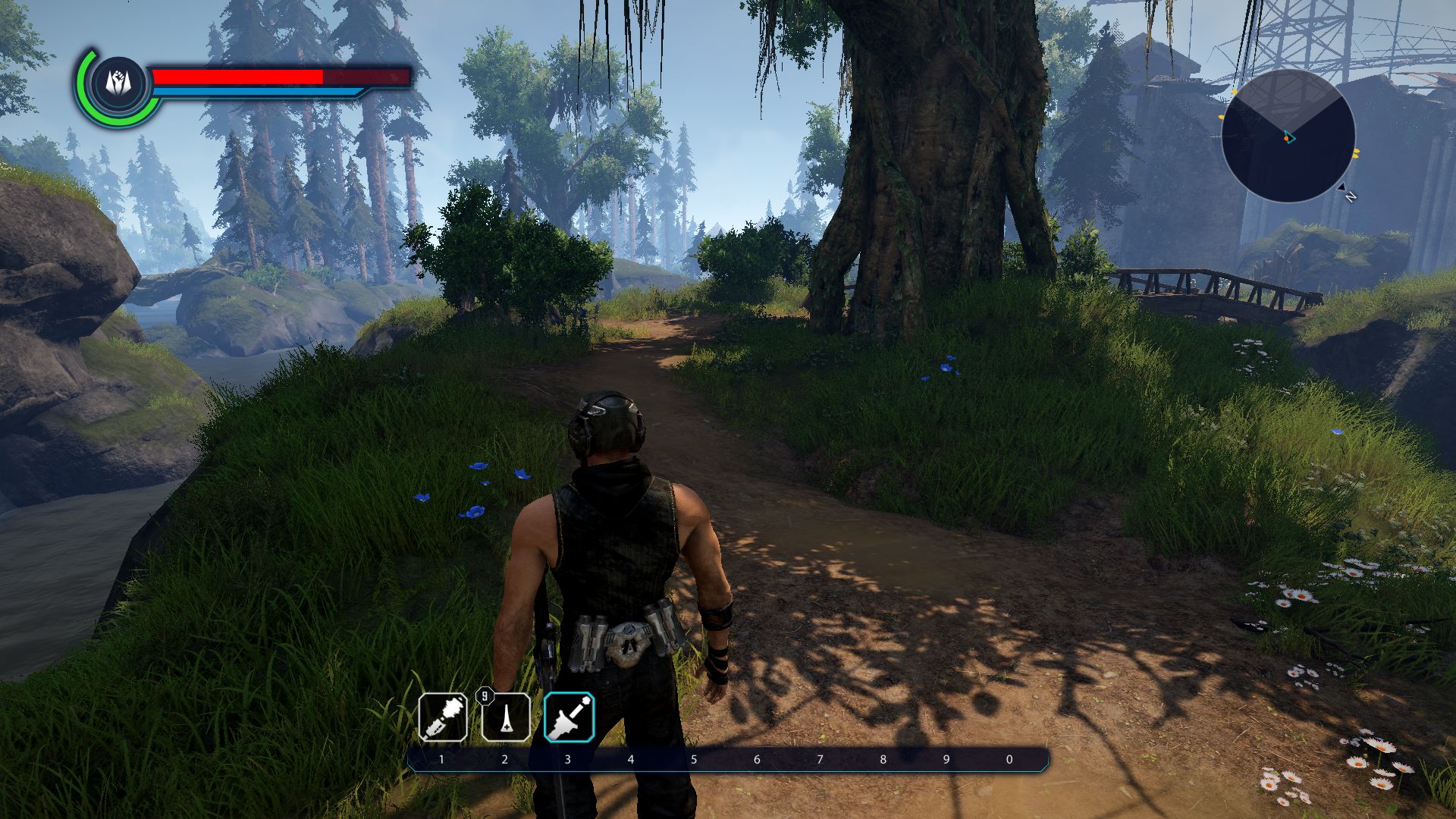Select the spiked club in hotbar slot 1

coord(443,717)
